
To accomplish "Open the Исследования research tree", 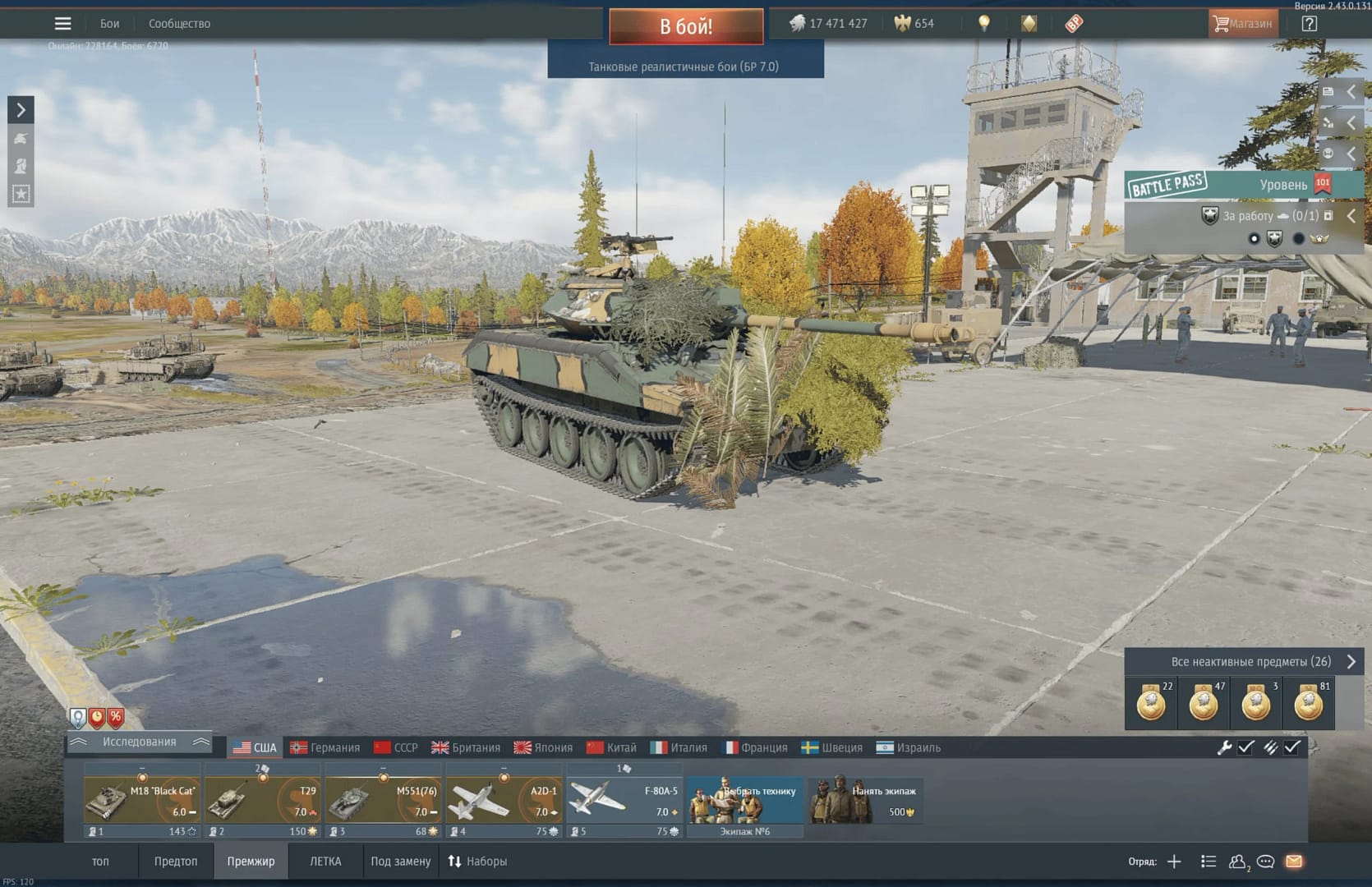I will click(139, 742).
